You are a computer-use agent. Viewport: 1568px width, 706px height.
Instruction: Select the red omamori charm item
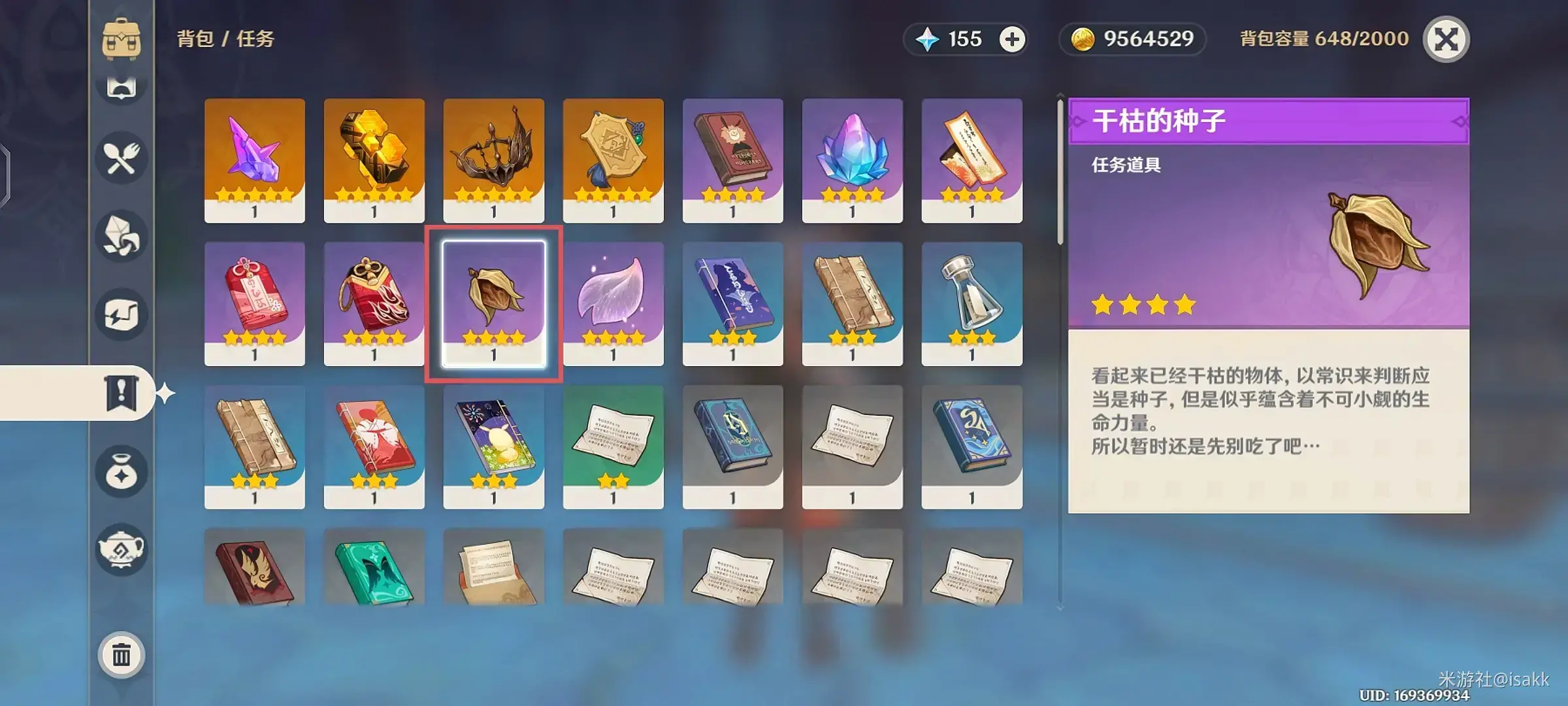tap(253, 302)
